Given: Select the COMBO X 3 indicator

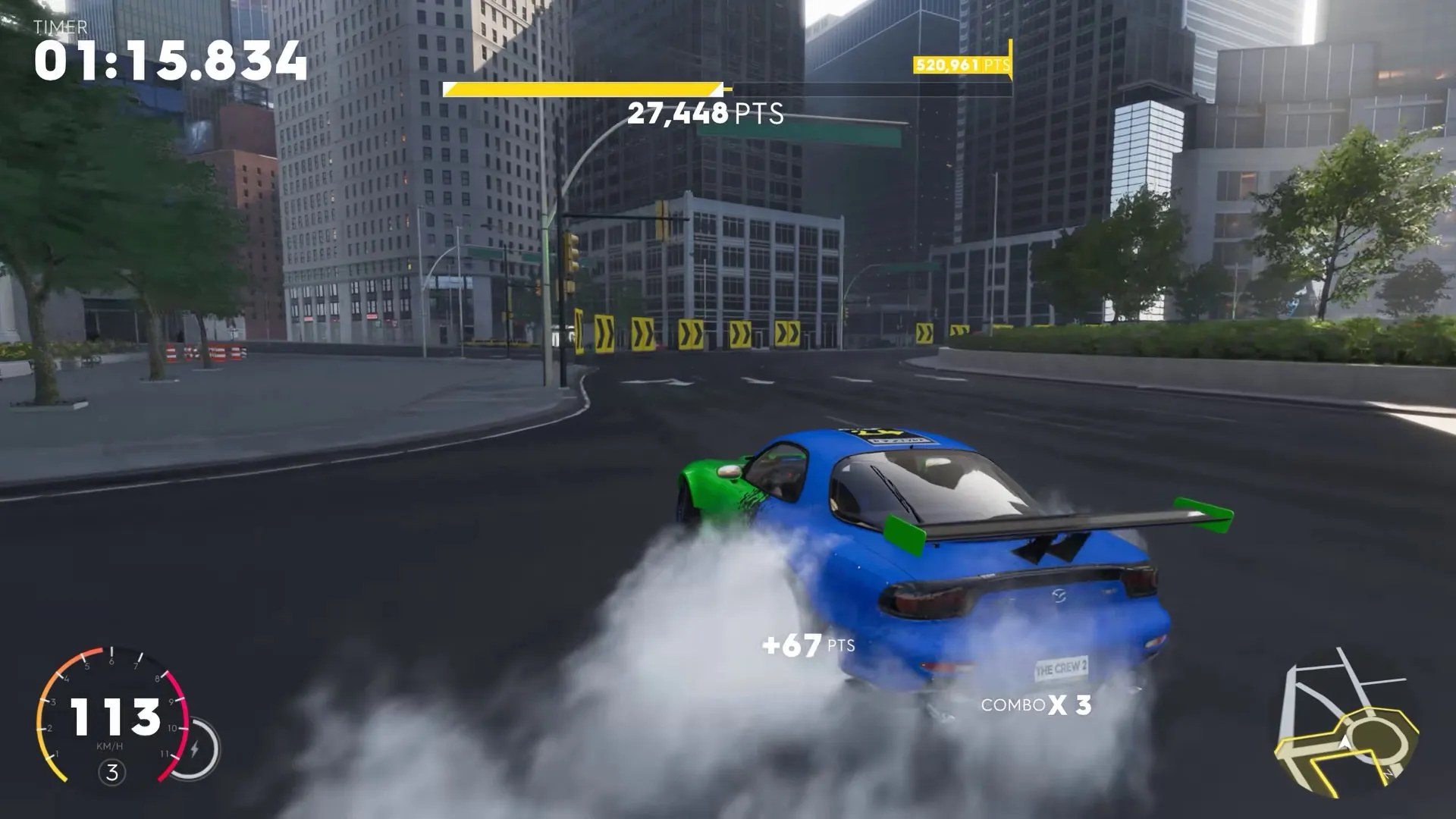Looking at the screenshot, I should 1034,707.
